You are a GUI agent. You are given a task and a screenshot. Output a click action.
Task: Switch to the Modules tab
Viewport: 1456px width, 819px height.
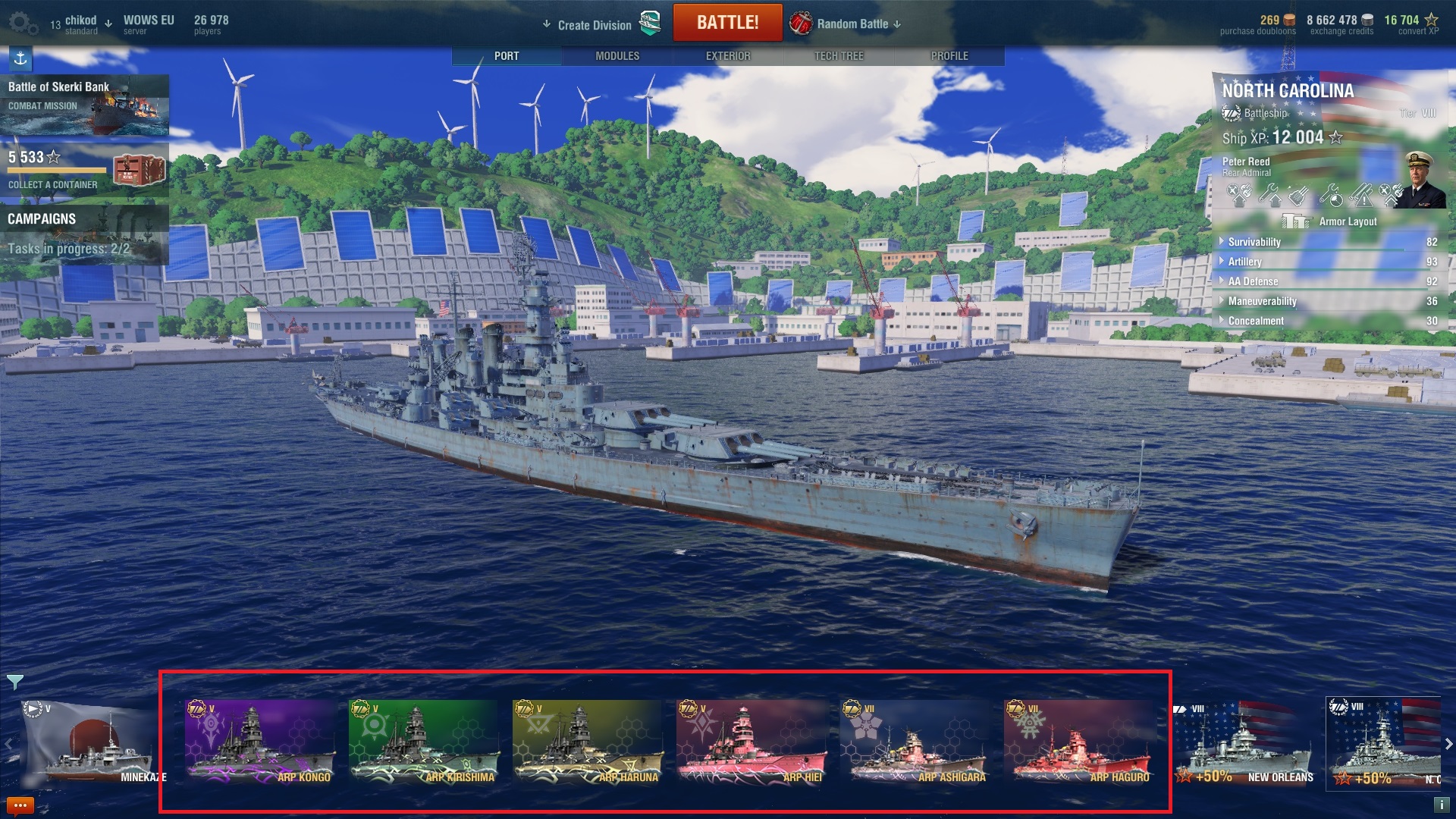pyautogui.click(x=617, y=56)
